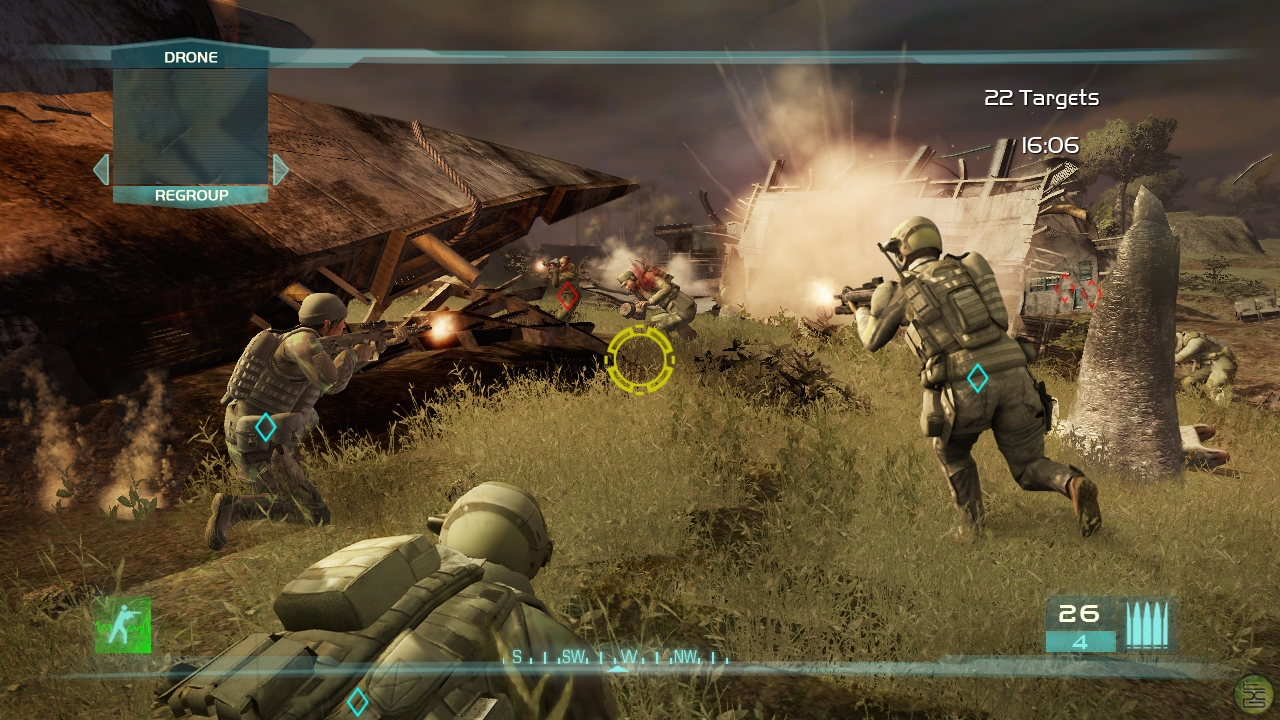Open the drone view panel
This screenshot has width=1280, height=720.
[190, 126]
